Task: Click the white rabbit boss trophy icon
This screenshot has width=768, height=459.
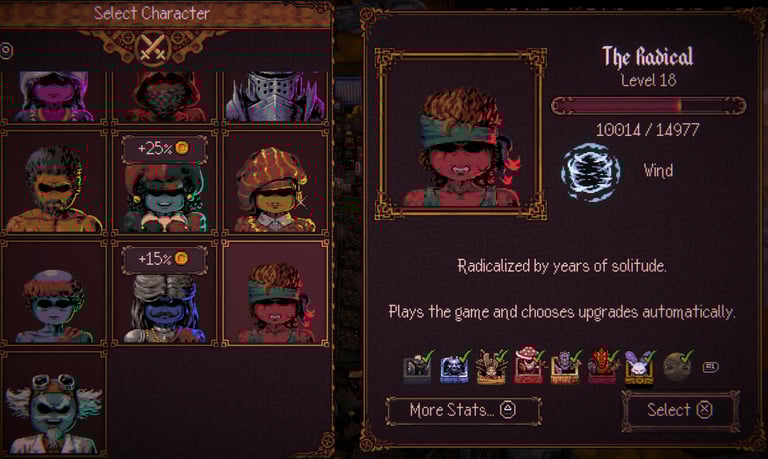Action: 639,367
